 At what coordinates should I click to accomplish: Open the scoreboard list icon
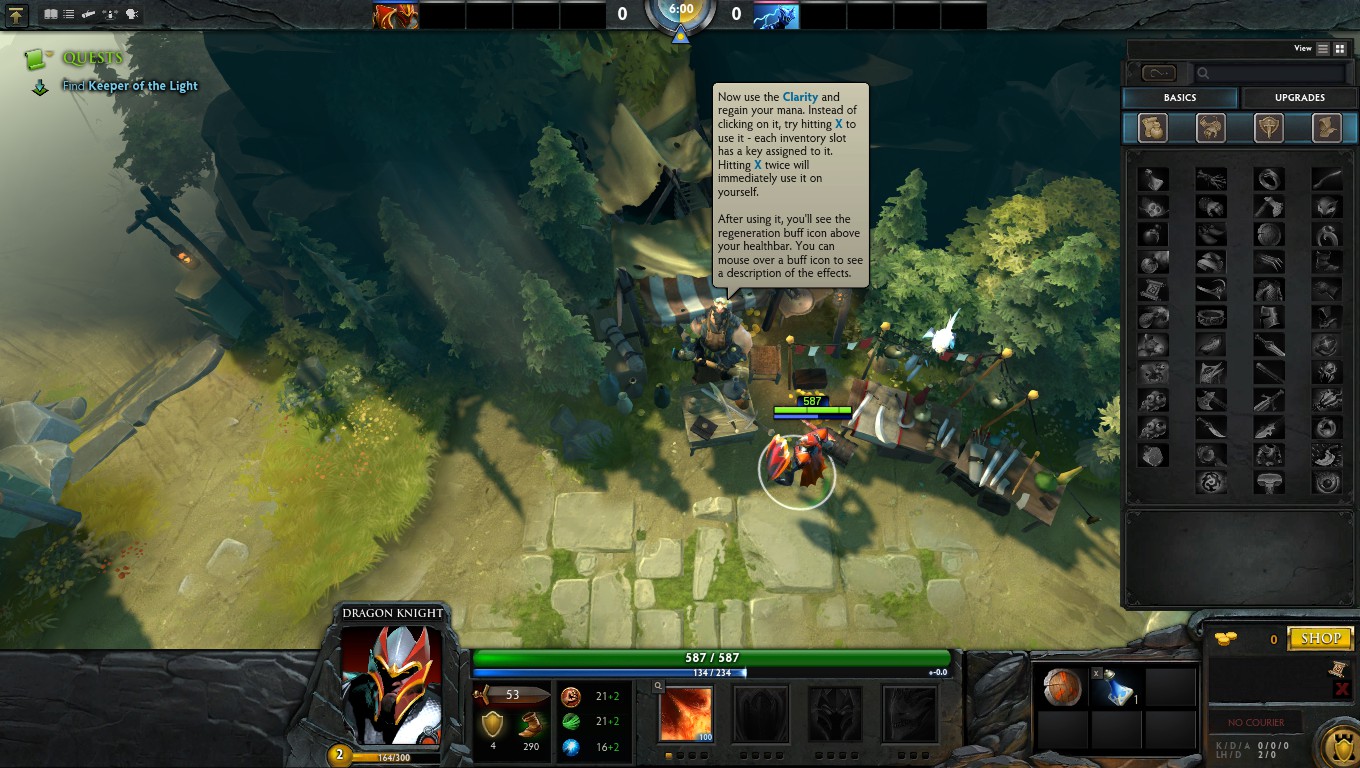69,15
